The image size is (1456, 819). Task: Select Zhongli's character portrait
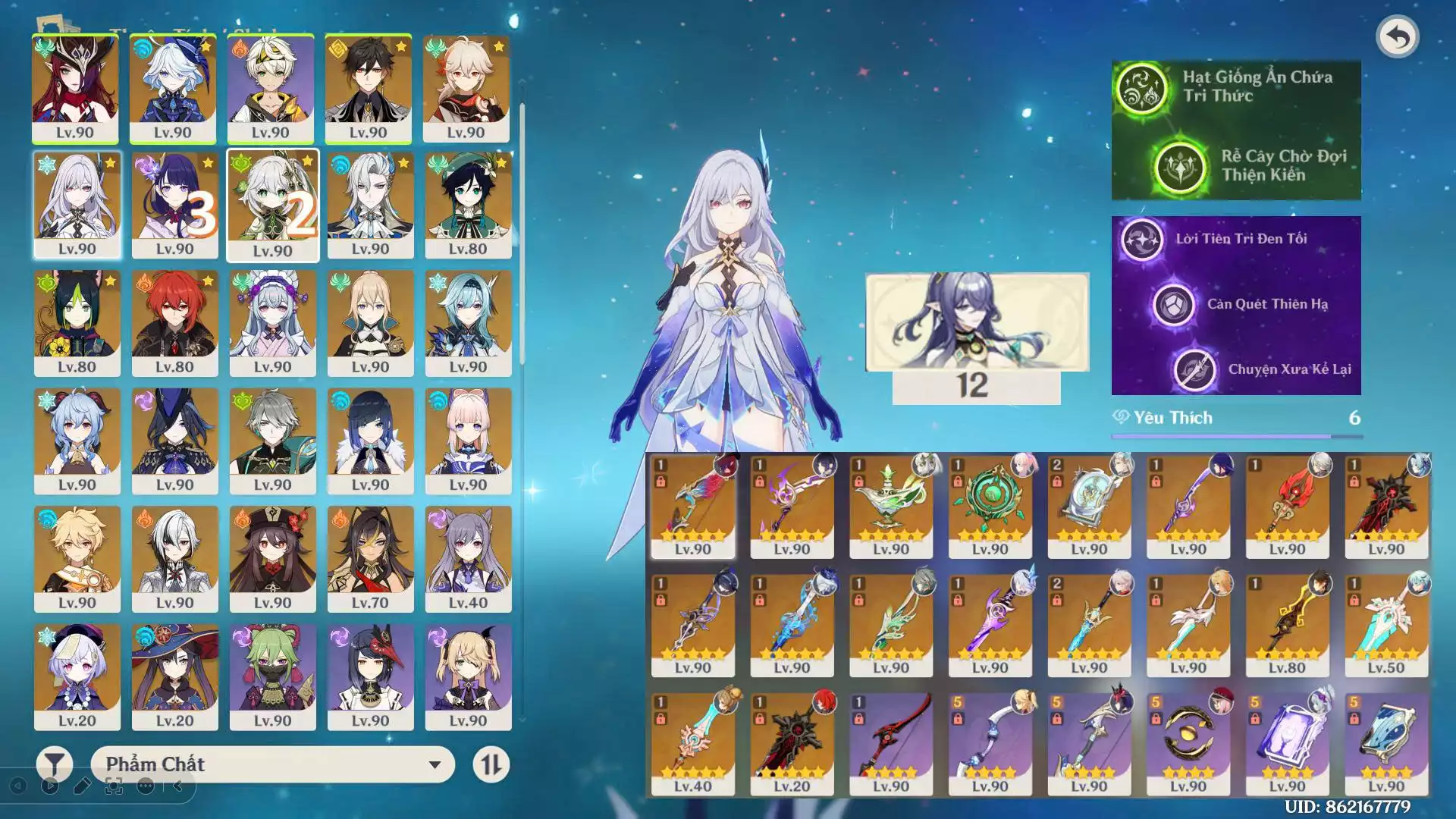[x=369, y=88]
